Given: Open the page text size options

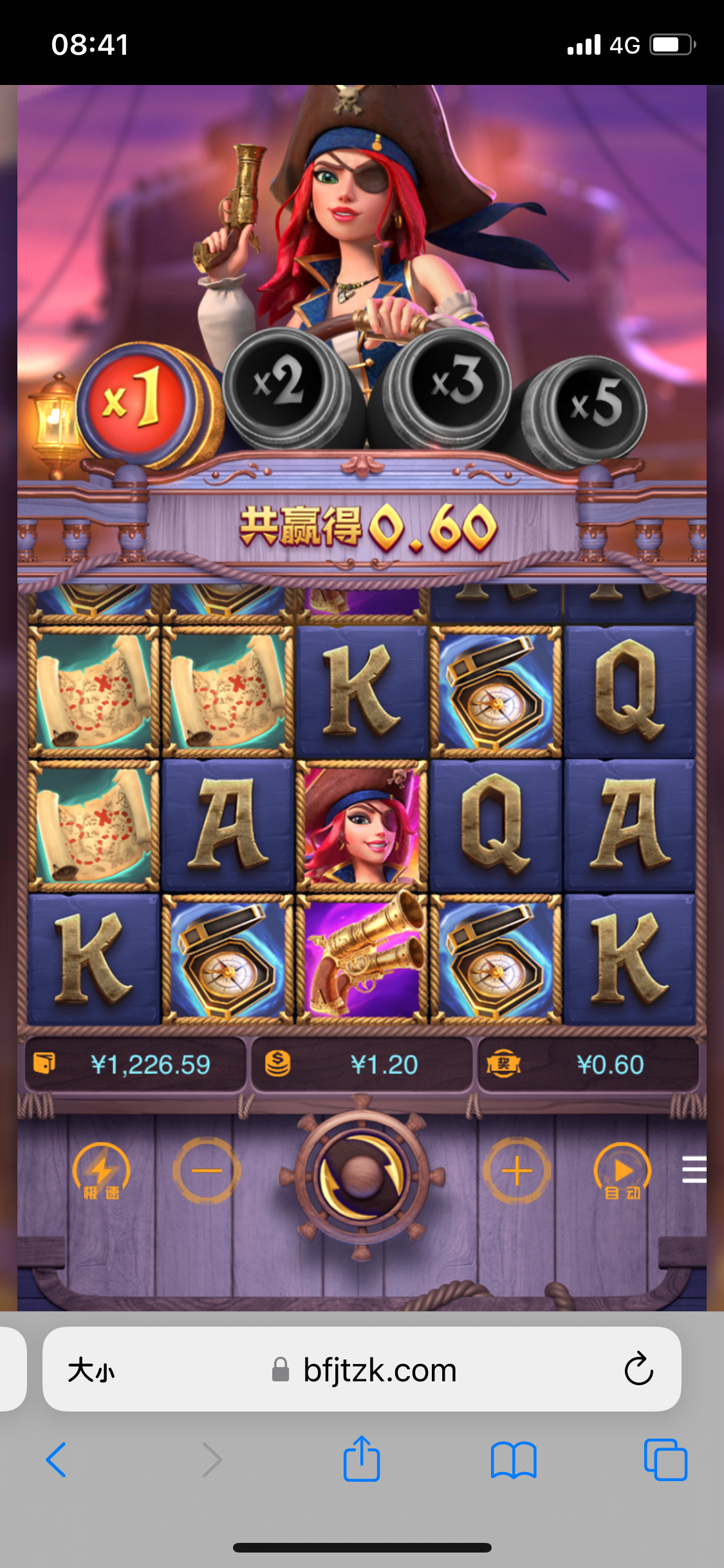Looking at the screenshot, I should (x=91, y=1370).
